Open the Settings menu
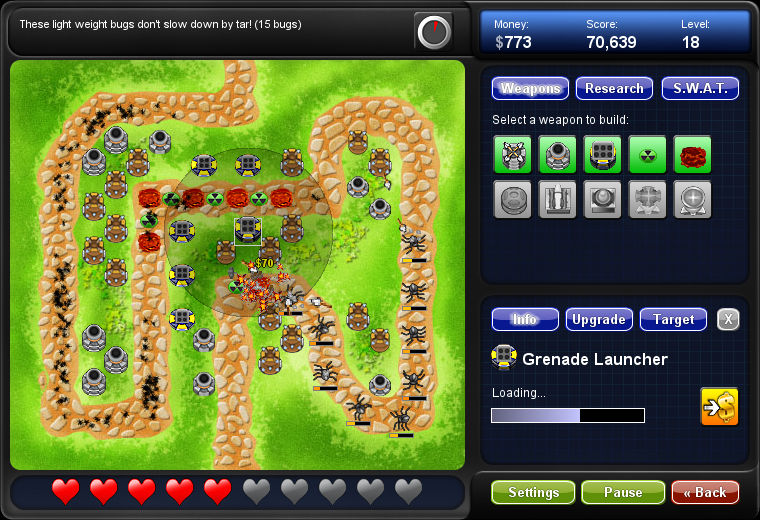The height and width of the screenshot is (520, 760). point(533,493)
